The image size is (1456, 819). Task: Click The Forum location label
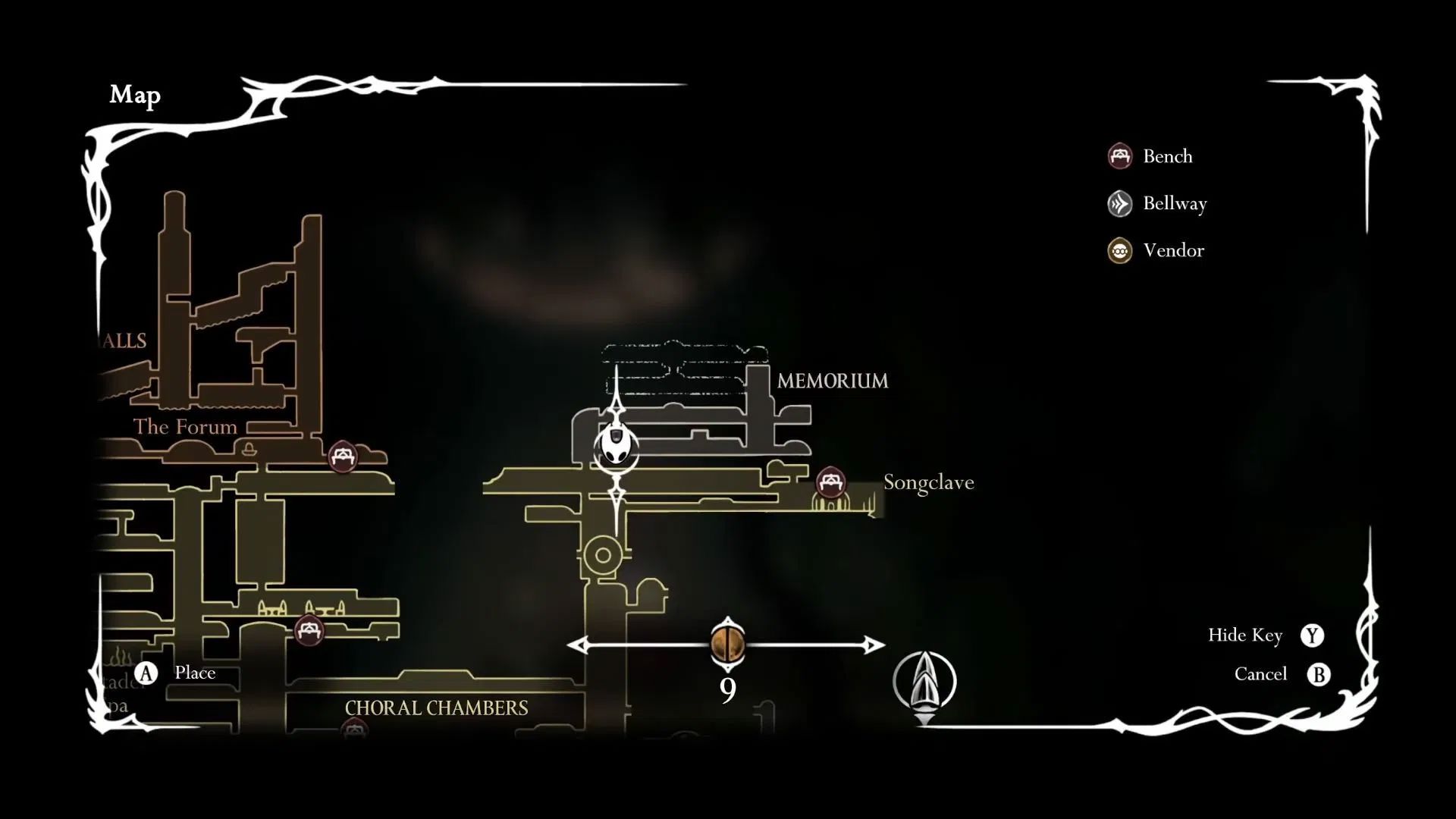click(185, 427)
